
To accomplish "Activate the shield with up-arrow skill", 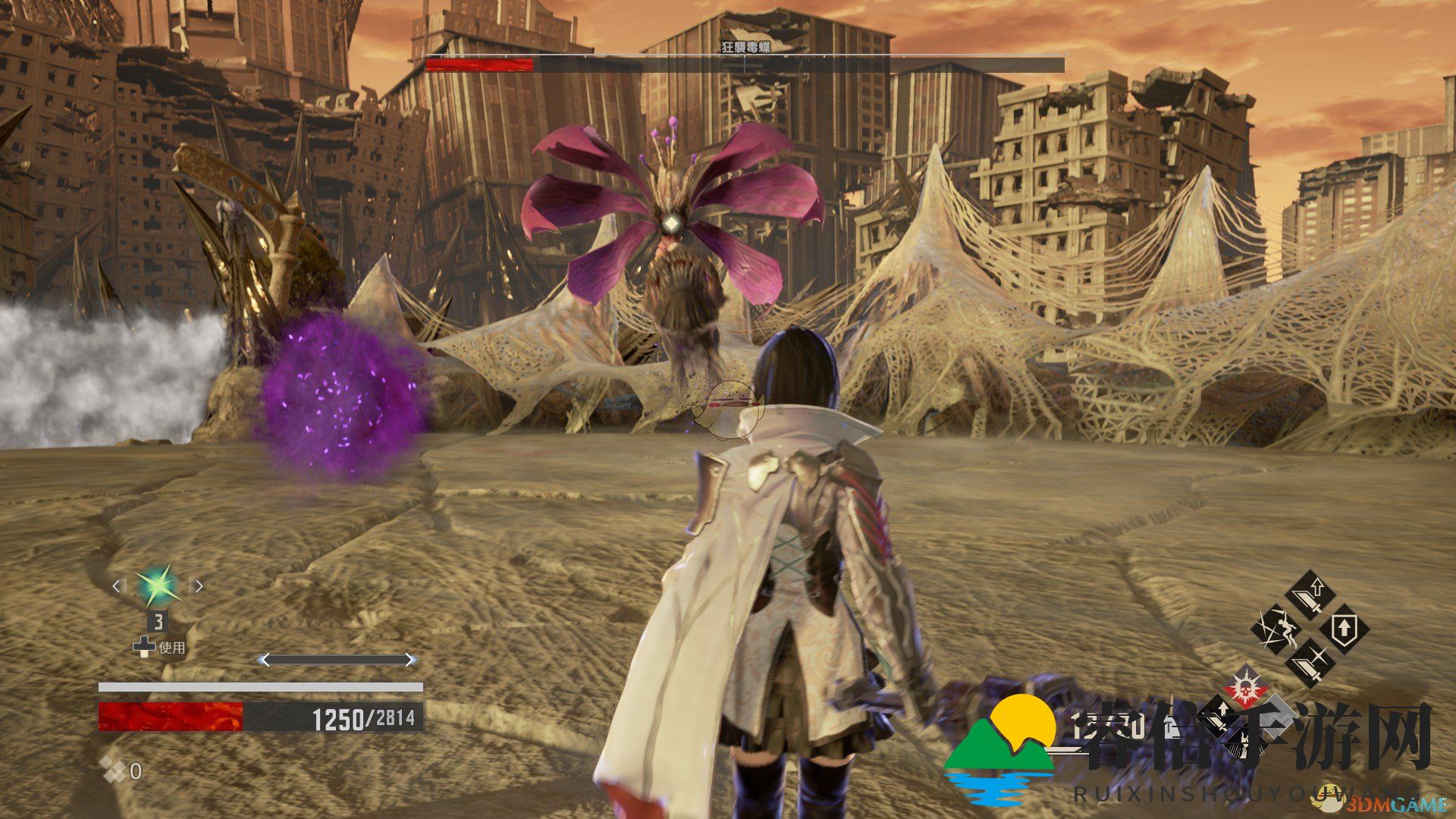I will [x=1344, y=629].
